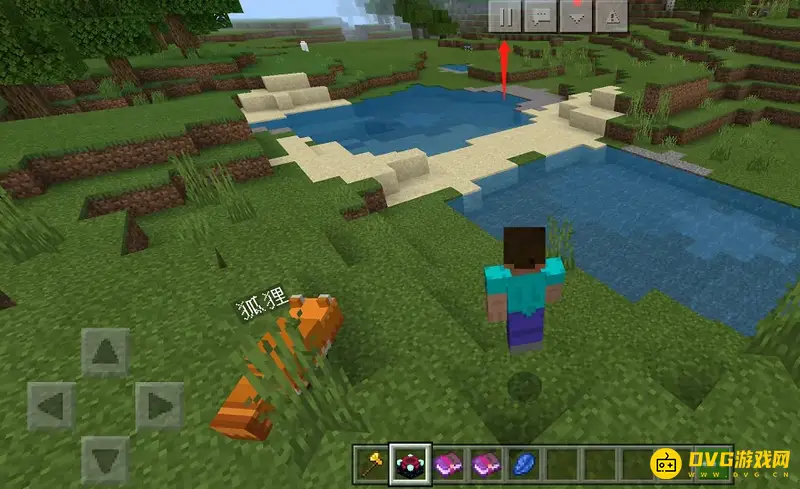The height and width of the screenshot is (489, 800).
Task: Move forward with the up arrow
Action: [x=104, y=353]
